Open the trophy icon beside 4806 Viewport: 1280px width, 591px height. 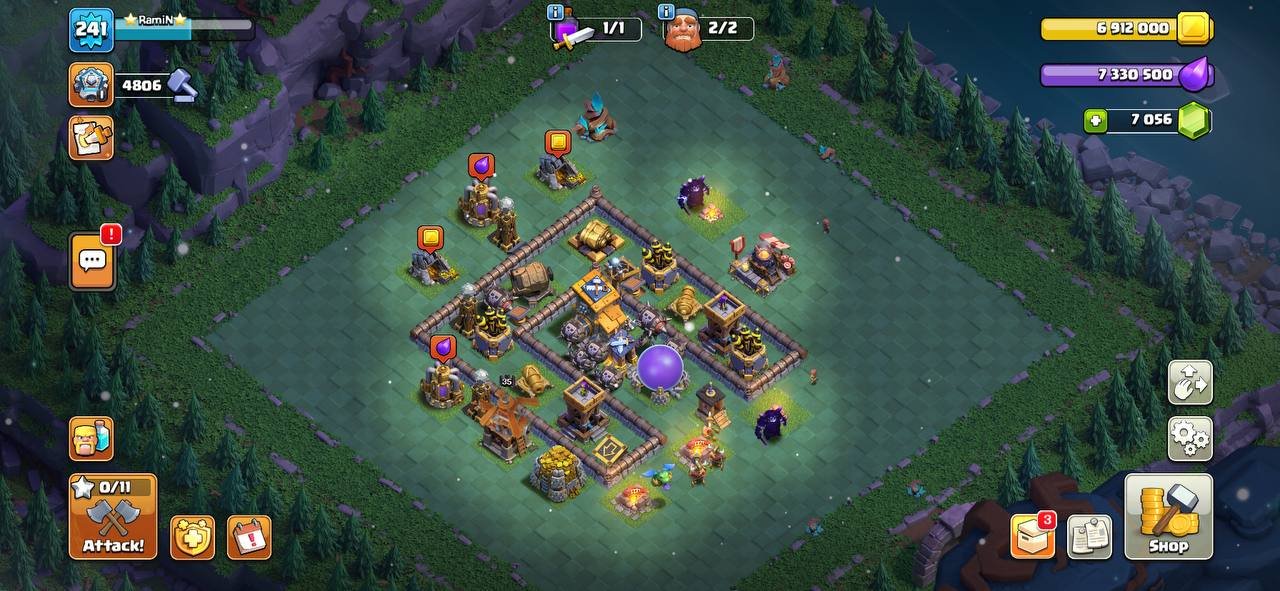(91, 85)
